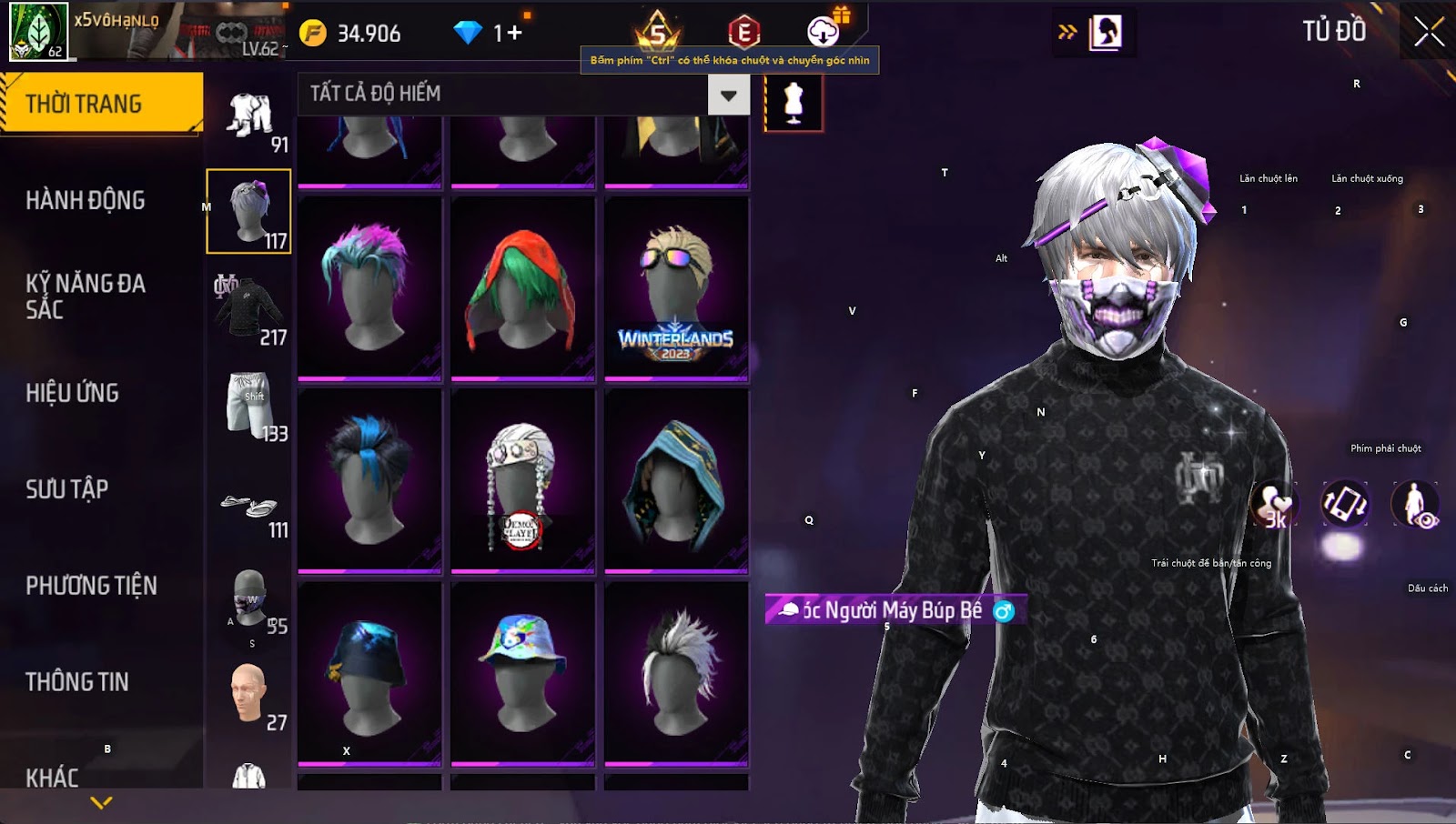Screen dimensions: 1456x824
Task: Select the rainbow bucket hat item
Action: pos(522,671)
